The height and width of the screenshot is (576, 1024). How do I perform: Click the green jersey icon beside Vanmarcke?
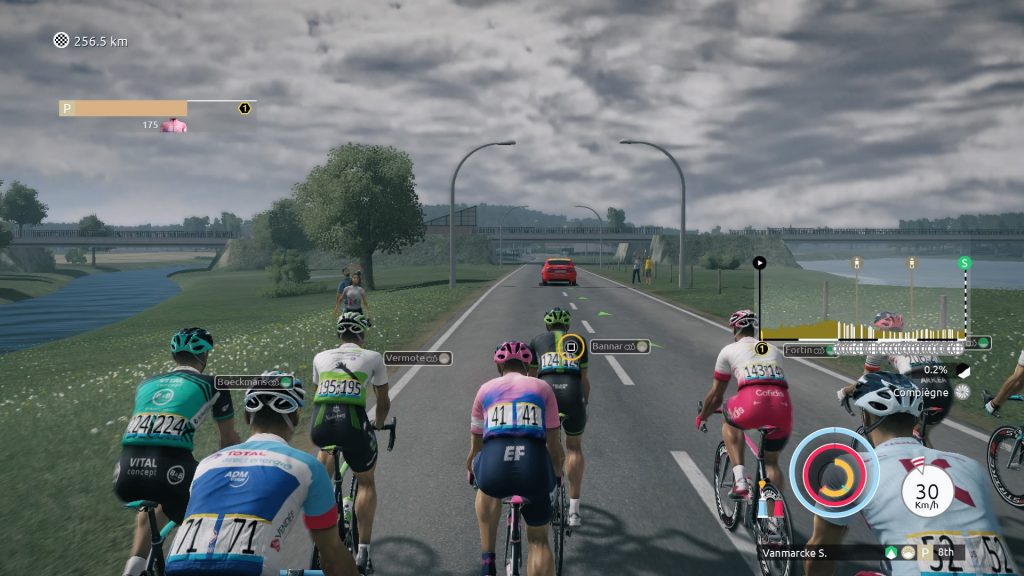coord(890,552)
